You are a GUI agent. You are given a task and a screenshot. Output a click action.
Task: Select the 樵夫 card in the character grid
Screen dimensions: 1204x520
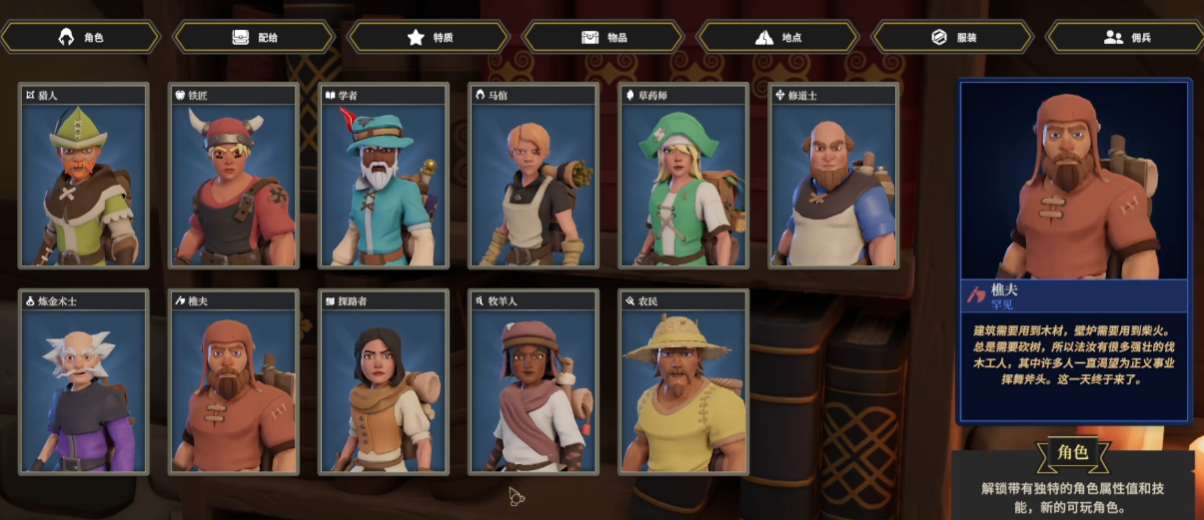(234, 382)
